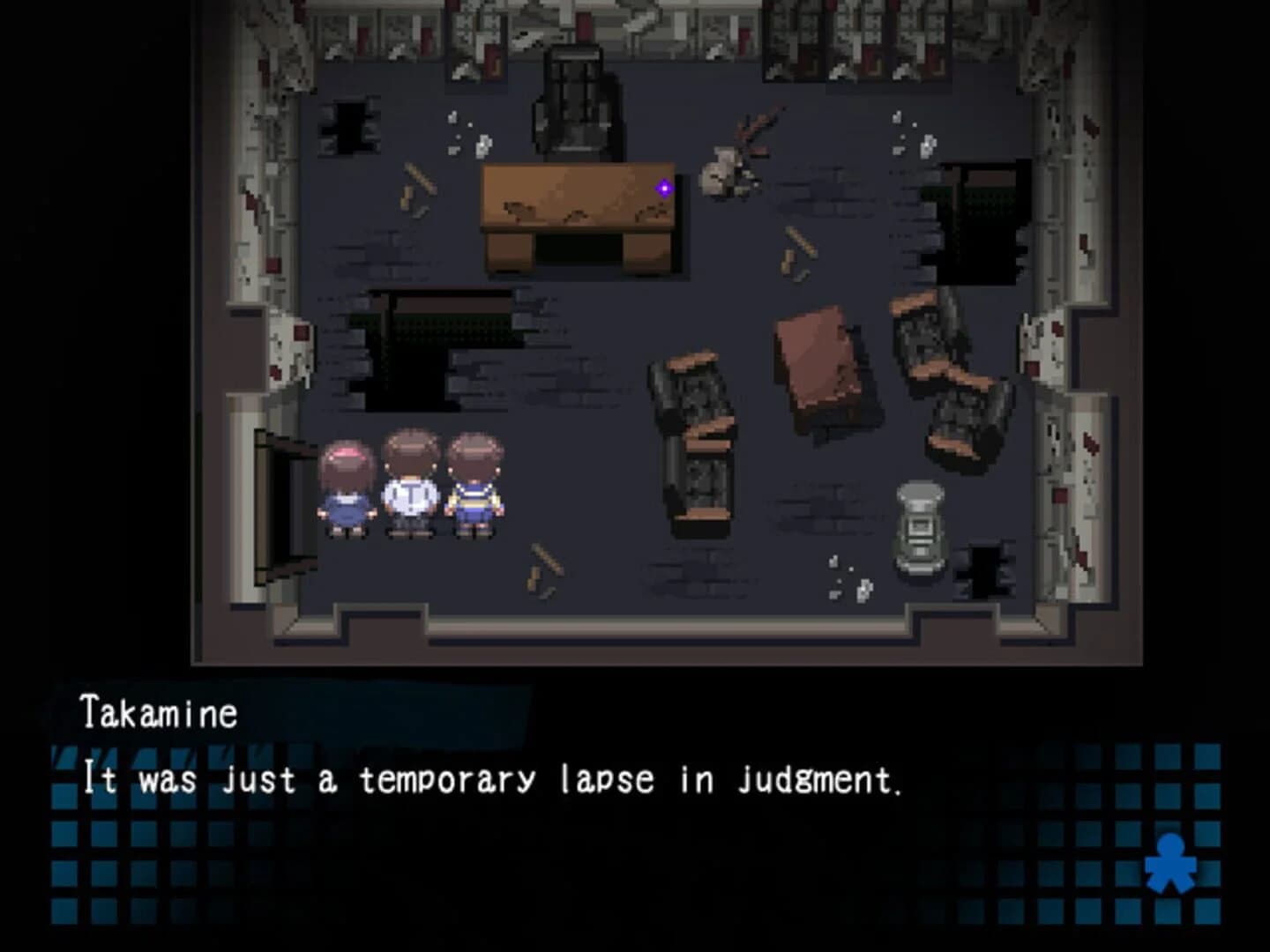Select the boy in the white shirt
The image size is (1270, 952).
click(x=410, y=485)
